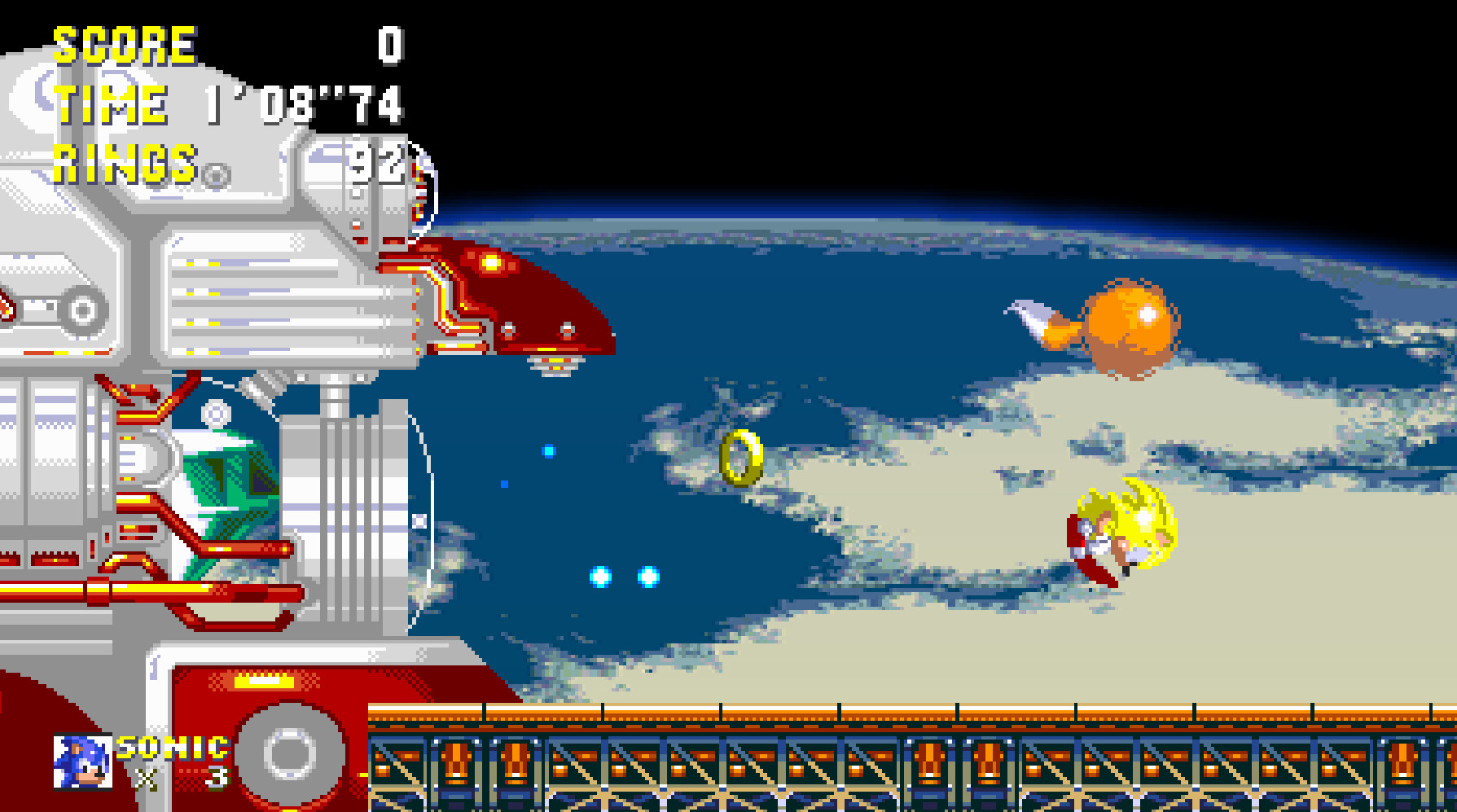The width and height of the screenshot is (1457, 812).
Task: Click the yellow light on the red cannon
Action: [489, 261]
